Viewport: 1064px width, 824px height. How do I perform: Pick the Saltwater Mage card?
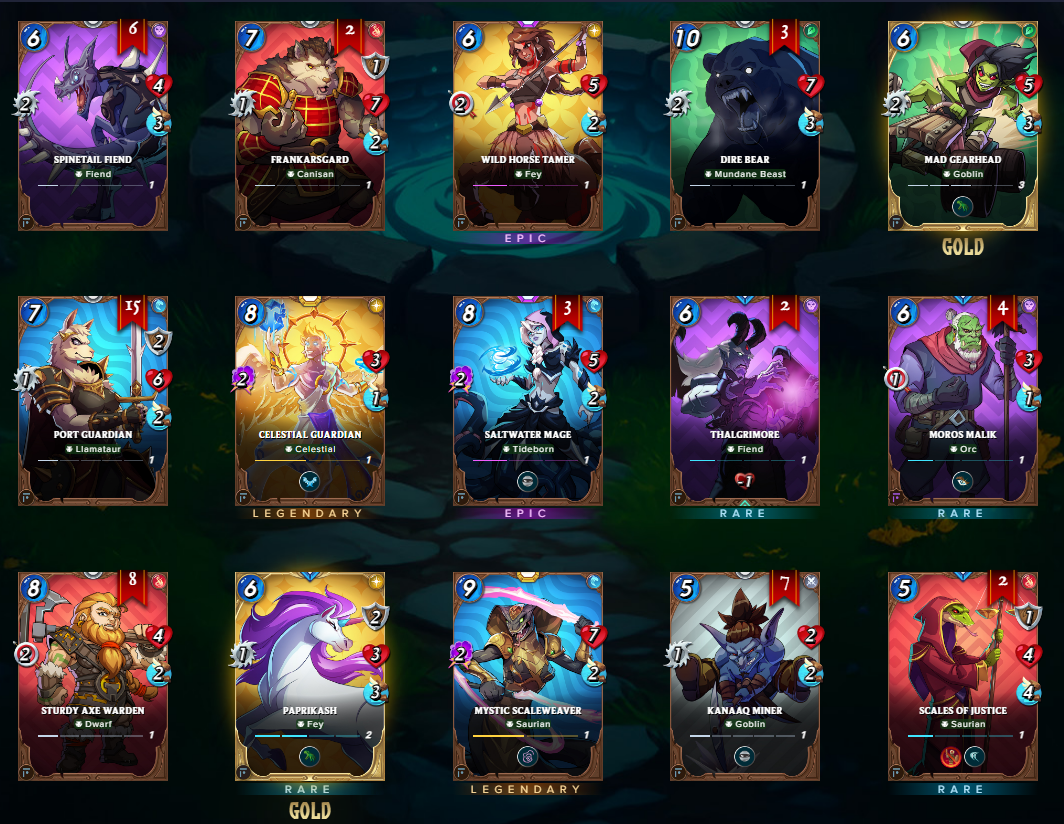click(x=527, y=400)
